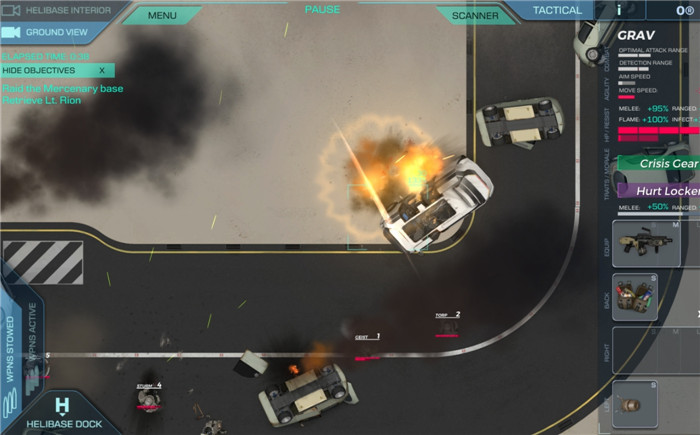Select the left slot grenade item

coord(635,403)
